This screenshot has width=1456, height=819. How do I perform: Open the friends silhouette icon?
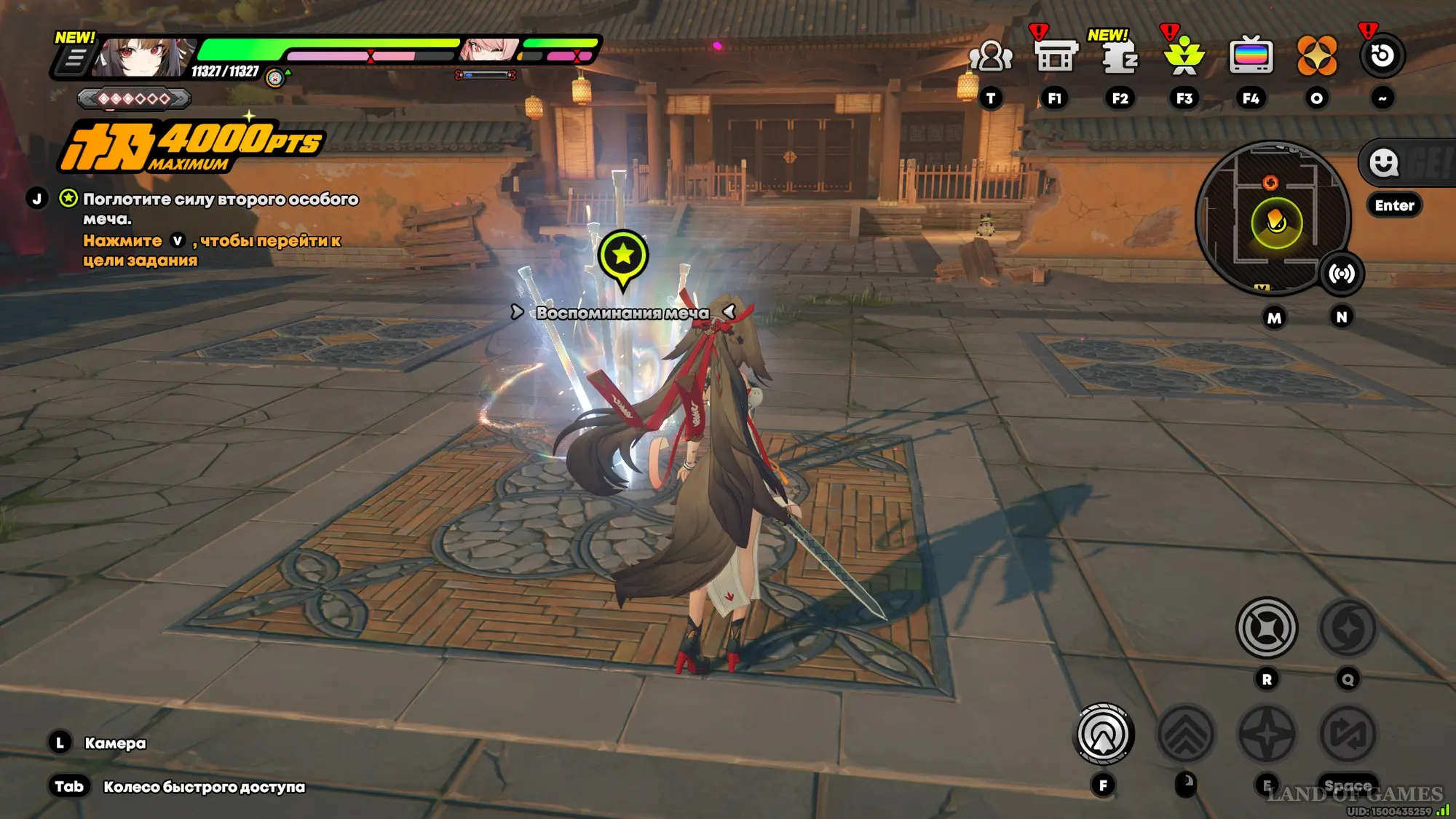990,56
